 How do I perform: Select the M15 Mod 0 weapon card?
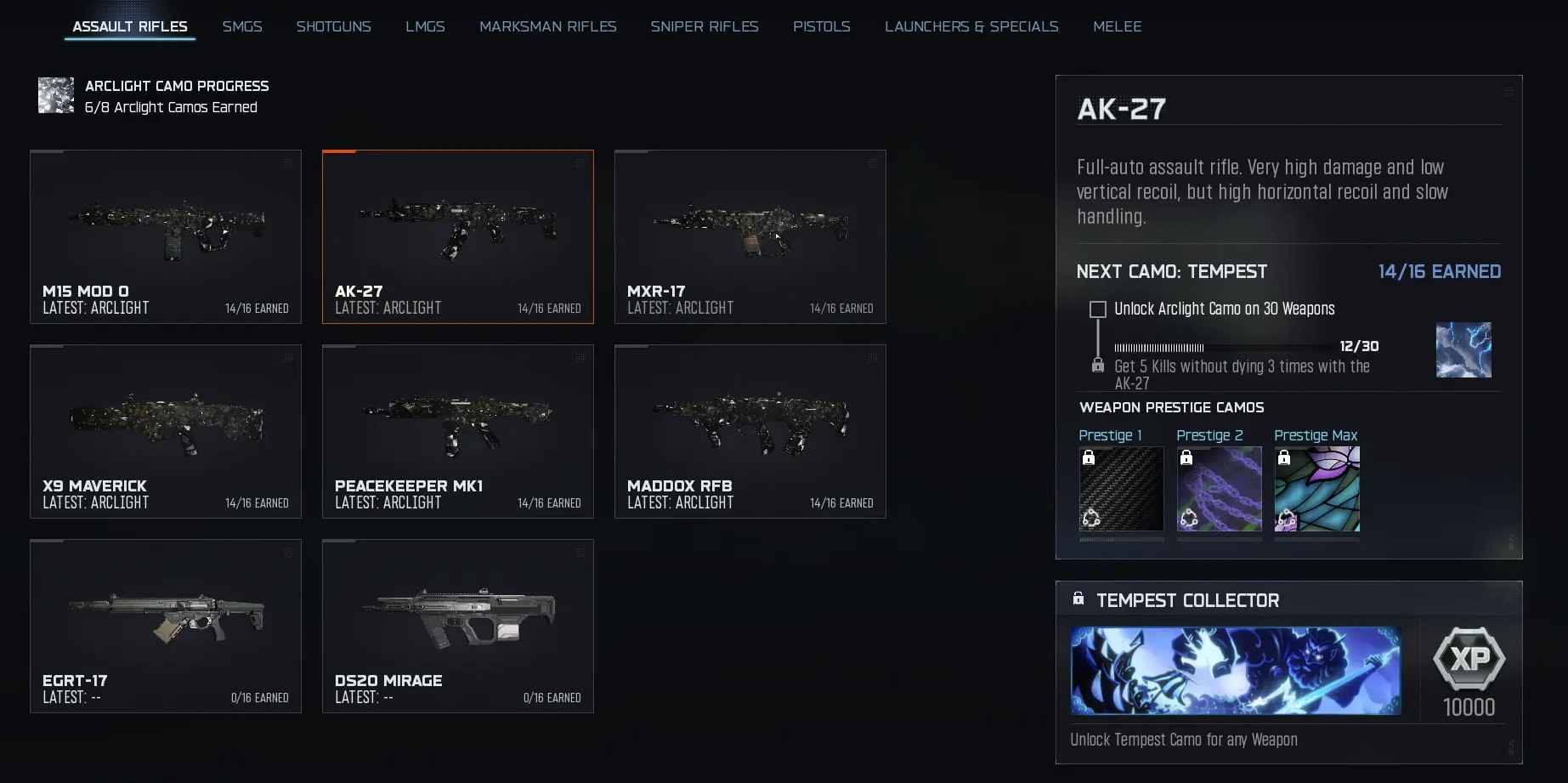(x=166, y=236)
